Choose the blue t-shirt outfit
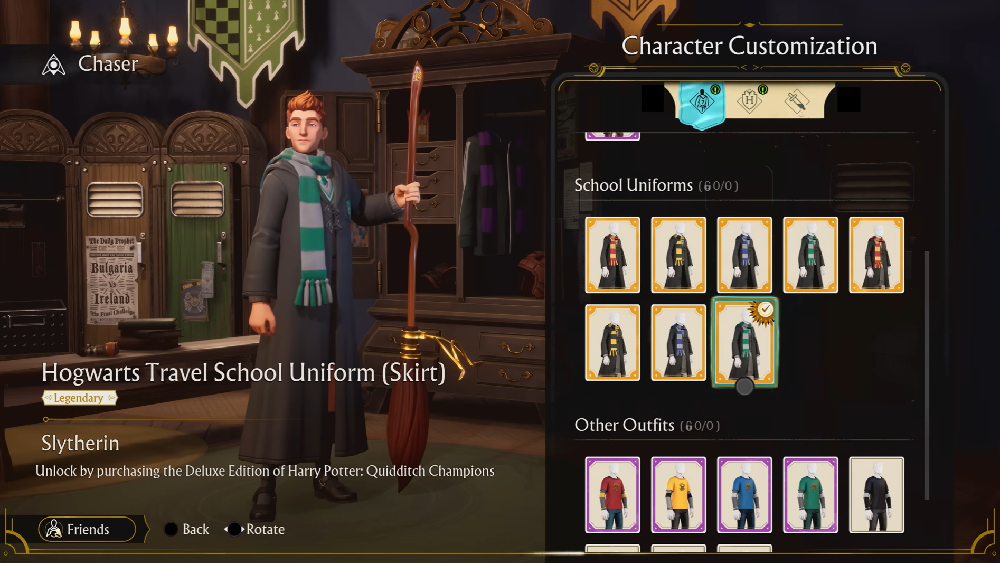The height and width of the screenshot is (563, 1000). point(744,494)
